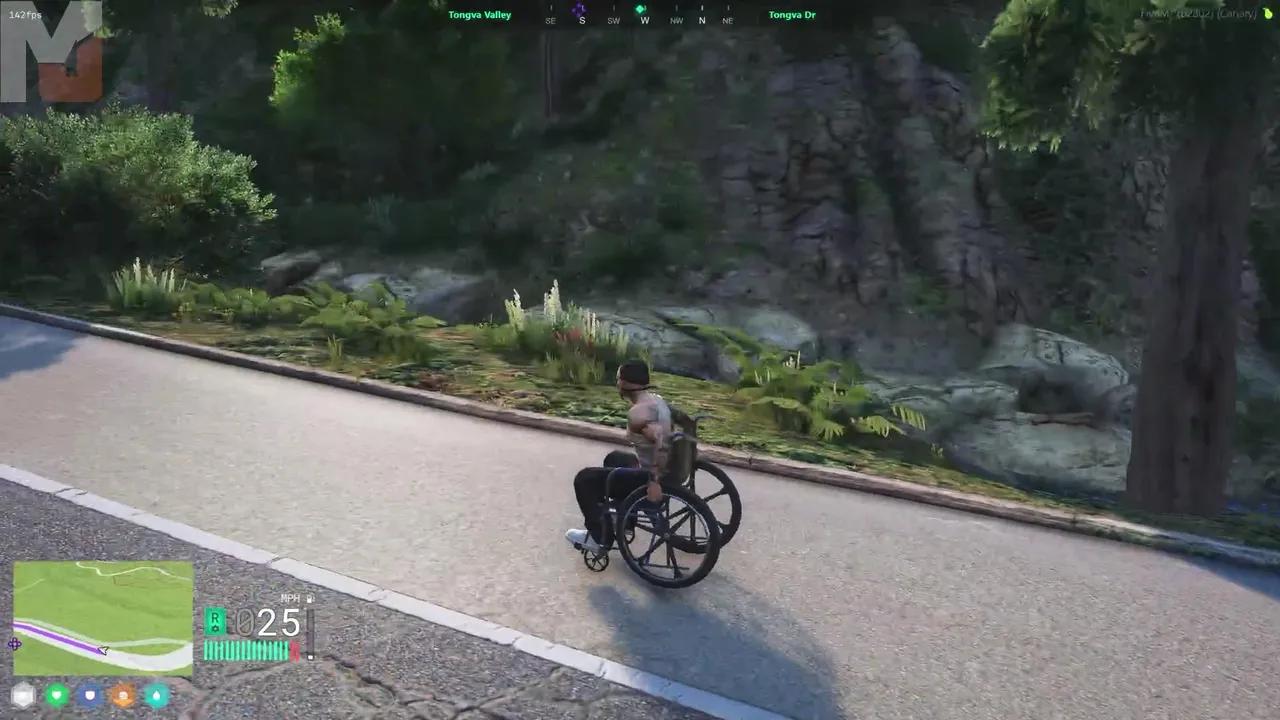Toggle the green R gear indicator
Image resolution: width=1280 pixels, height=720 pixels.
click(215, 620)
